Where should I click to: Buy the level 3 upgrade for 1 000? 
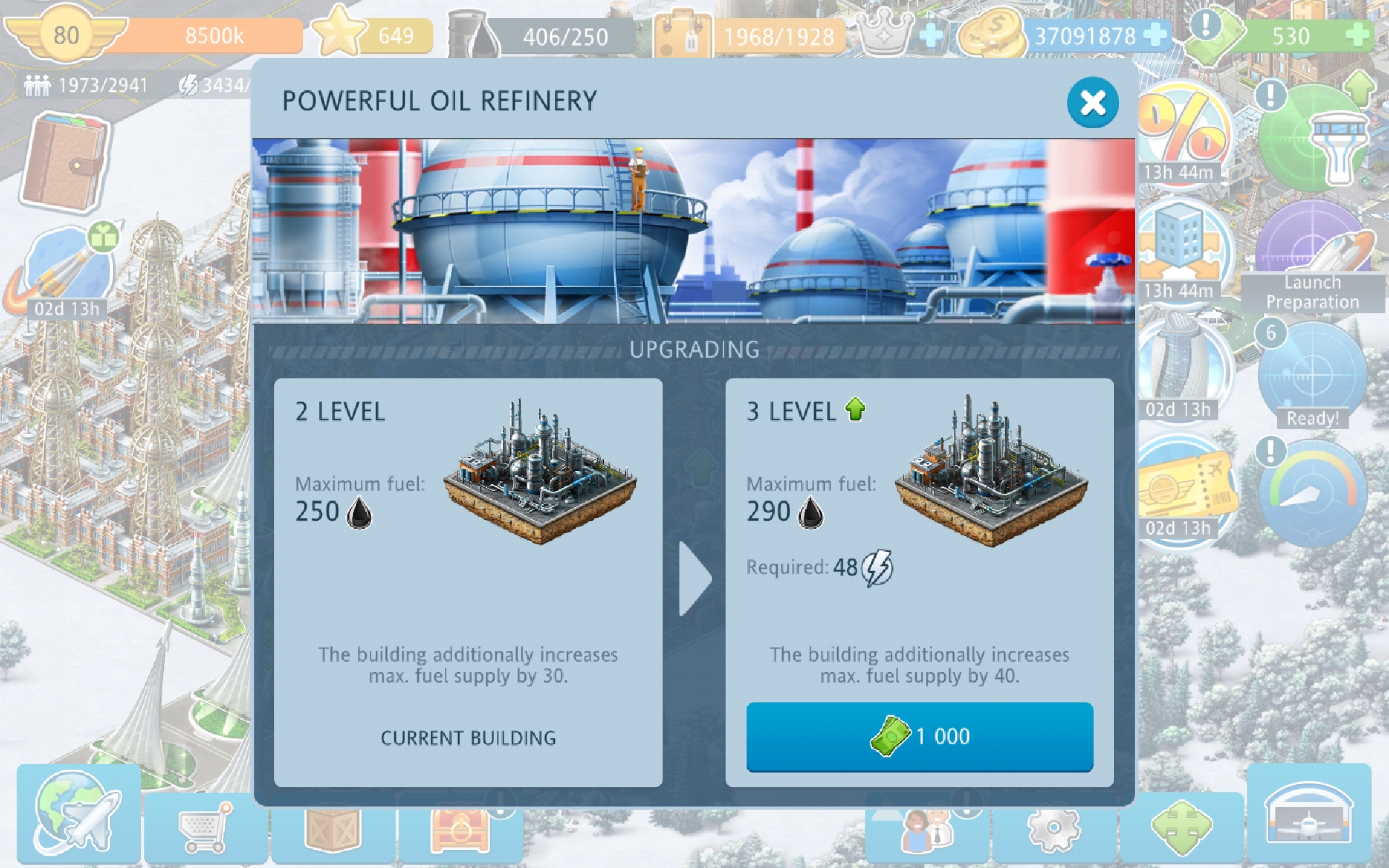919,736
